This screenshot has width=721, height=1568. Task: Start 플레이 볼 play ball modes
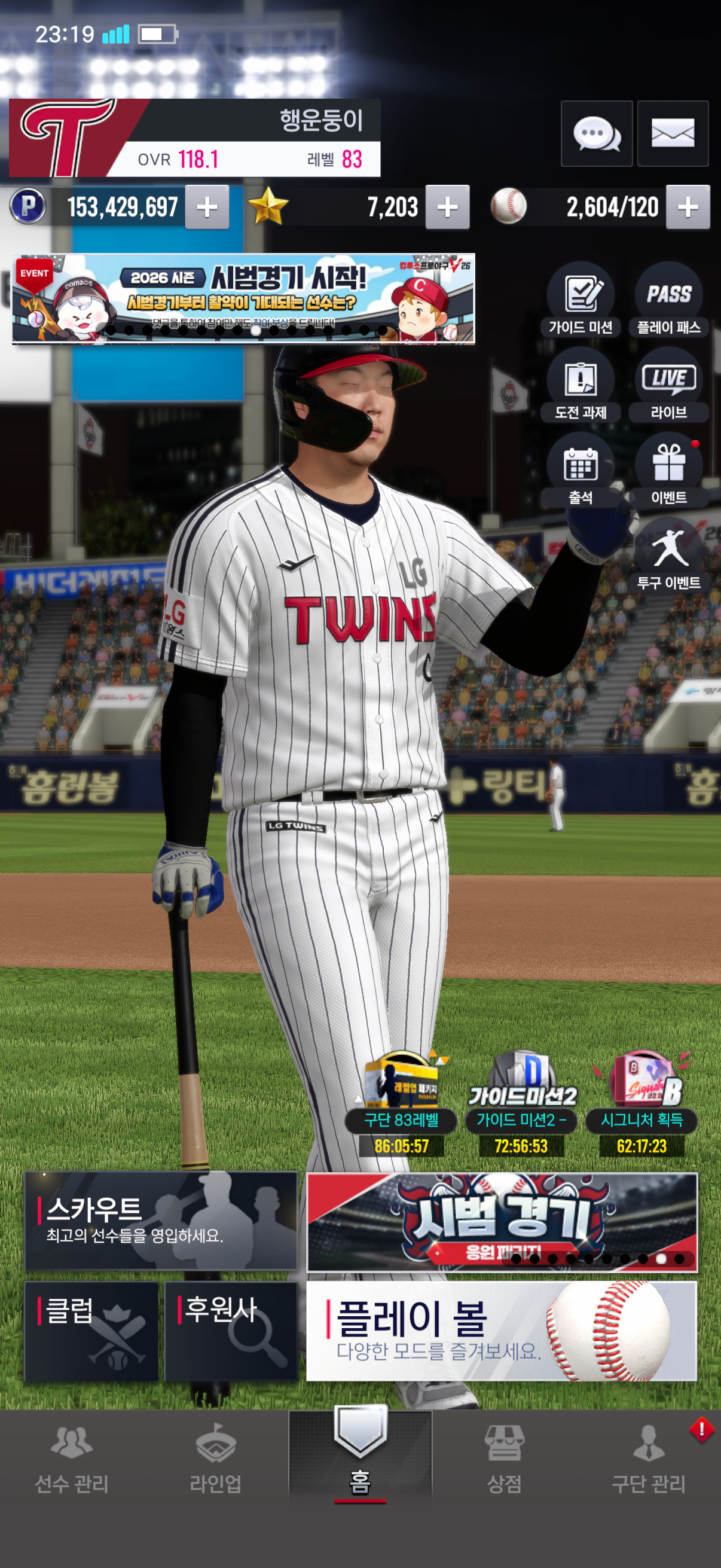(x=502, y=1331)
